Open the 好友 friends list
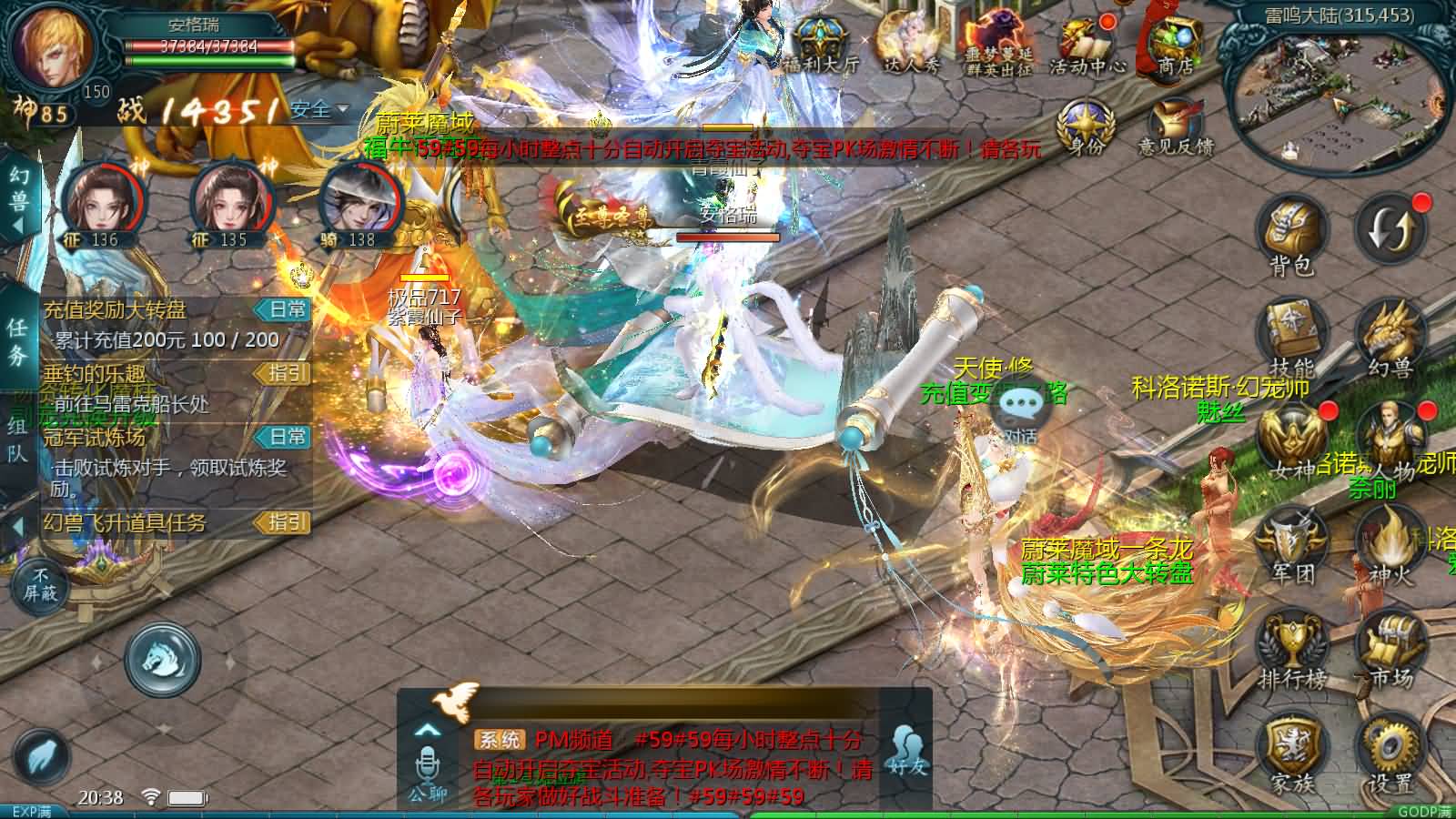Image resolution: width=1456 pixels, height=819 pixels. point(906,751)
